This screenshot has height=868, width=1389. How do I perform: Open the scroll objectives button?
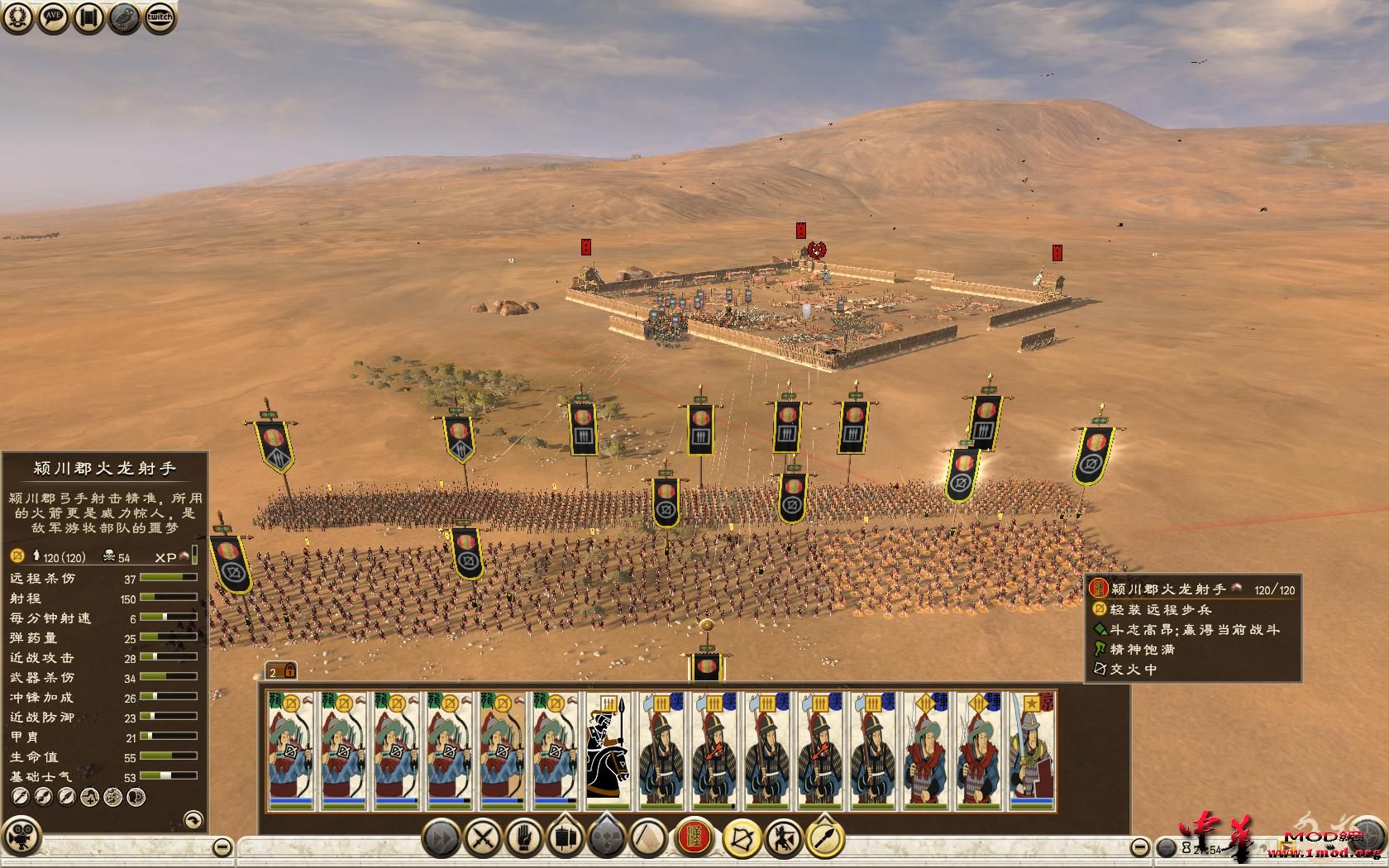(89, 17)
